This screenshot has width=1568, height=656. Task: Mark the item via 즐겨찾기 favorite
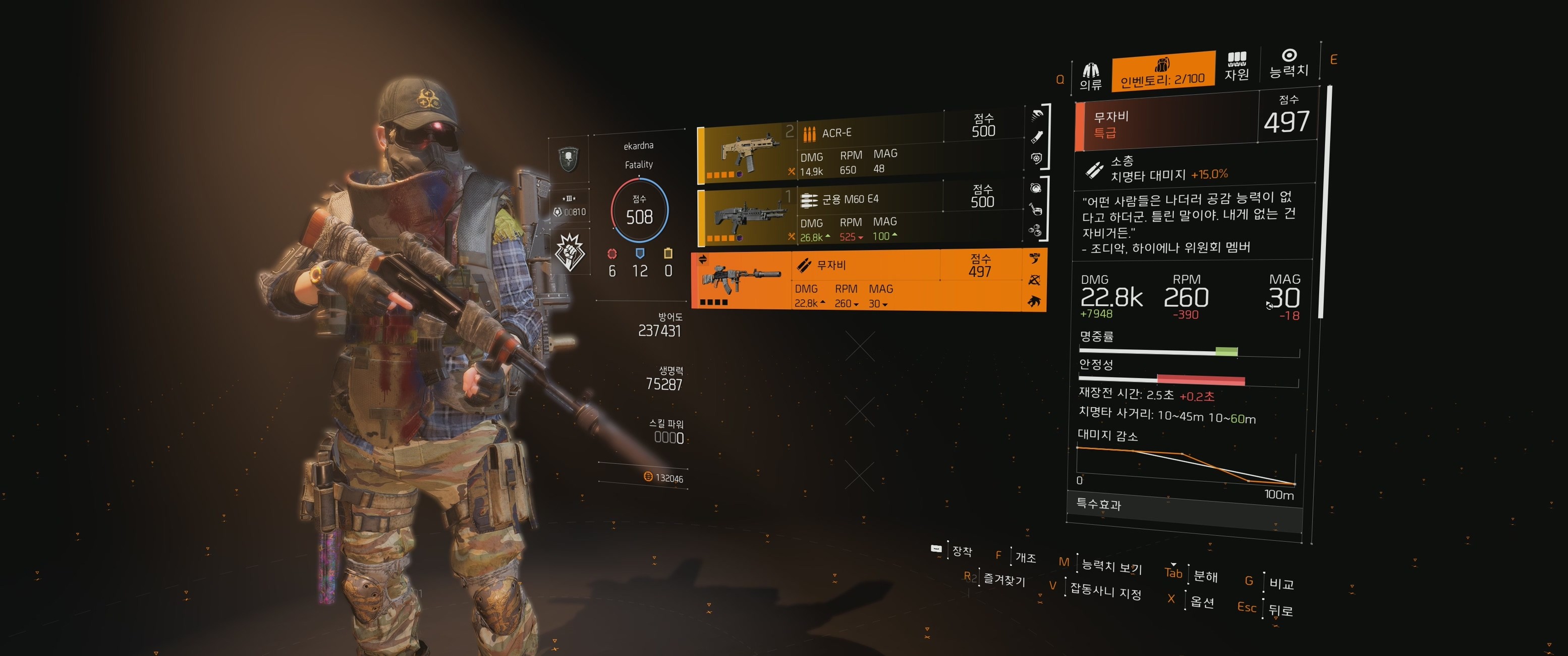tap(1004, 580)
